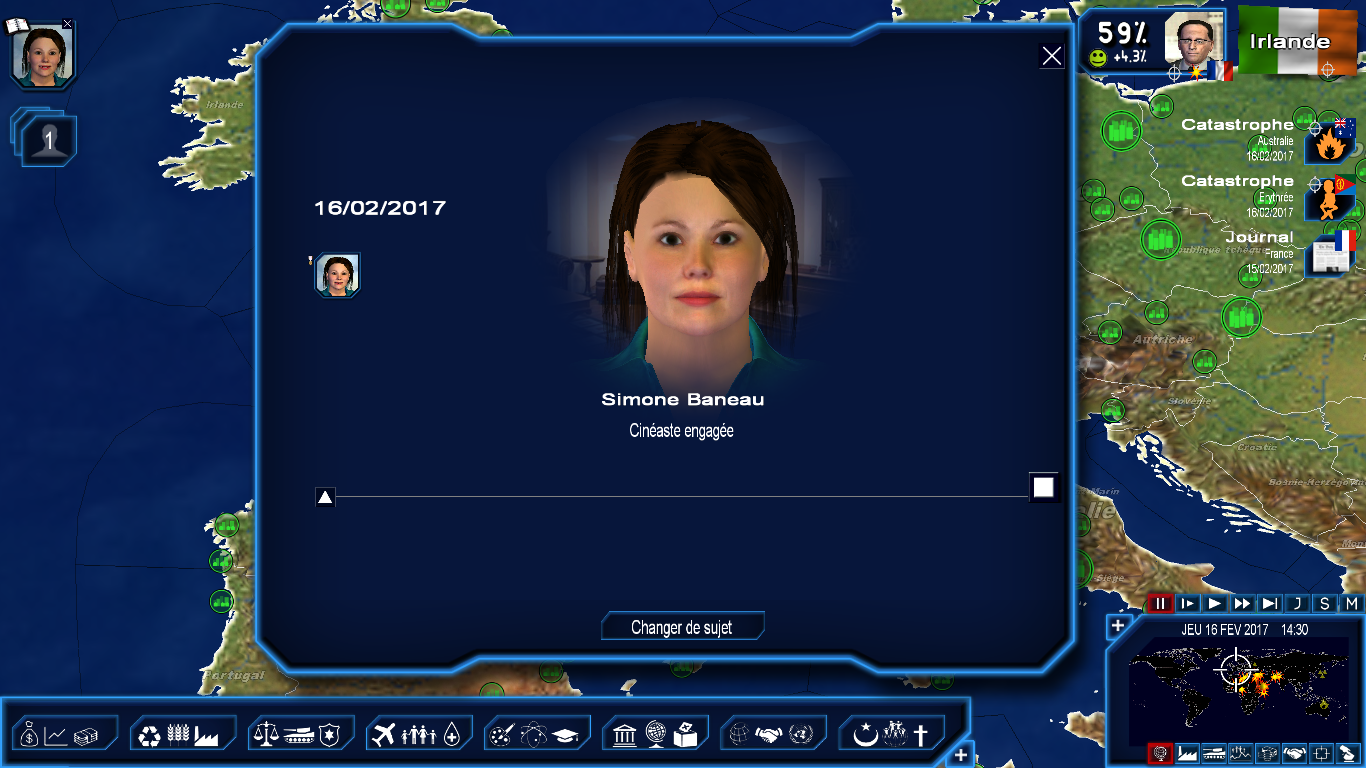Open the religion menu group
The width and height of the screenshot is (1366, 768).
click(891, 735)
